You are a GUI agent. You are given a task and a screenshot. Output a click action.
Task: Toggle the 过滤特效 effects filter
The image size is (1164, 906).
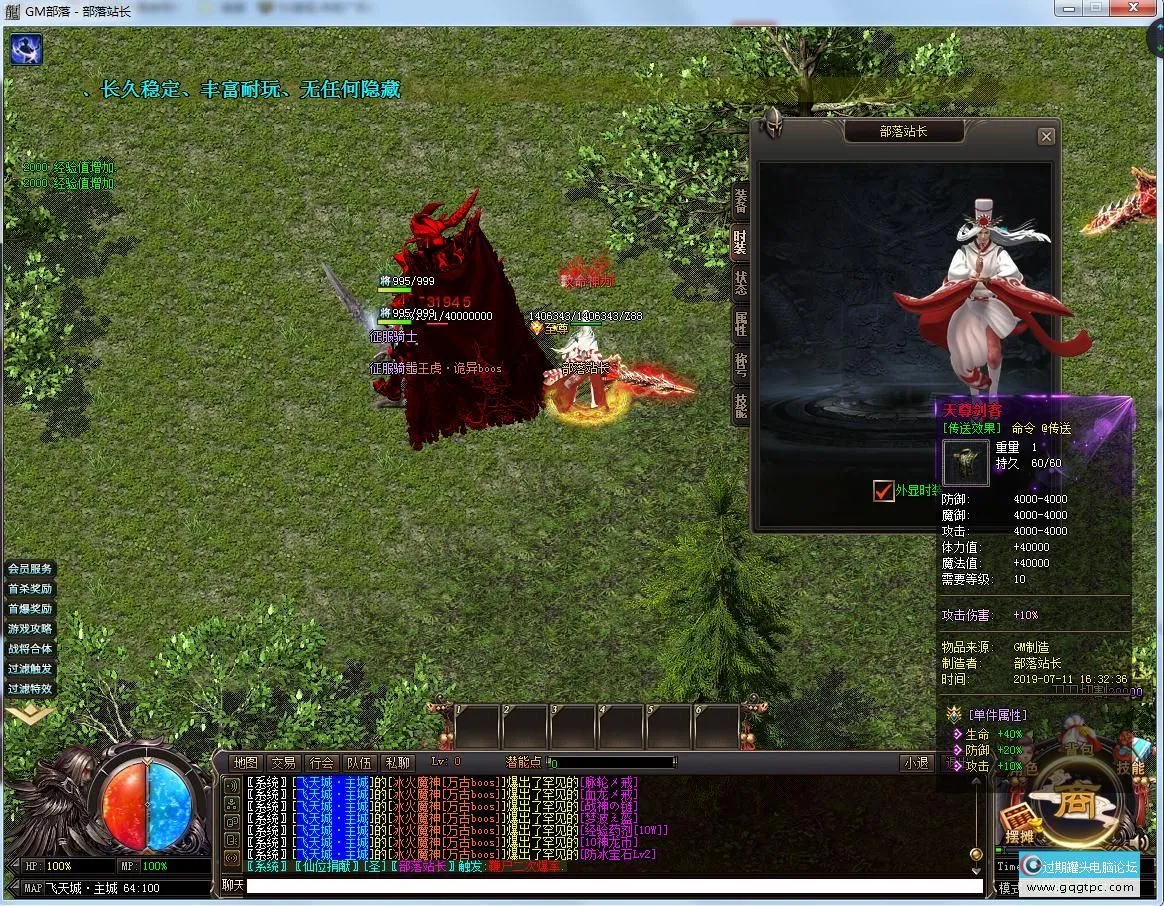(30, 689)
